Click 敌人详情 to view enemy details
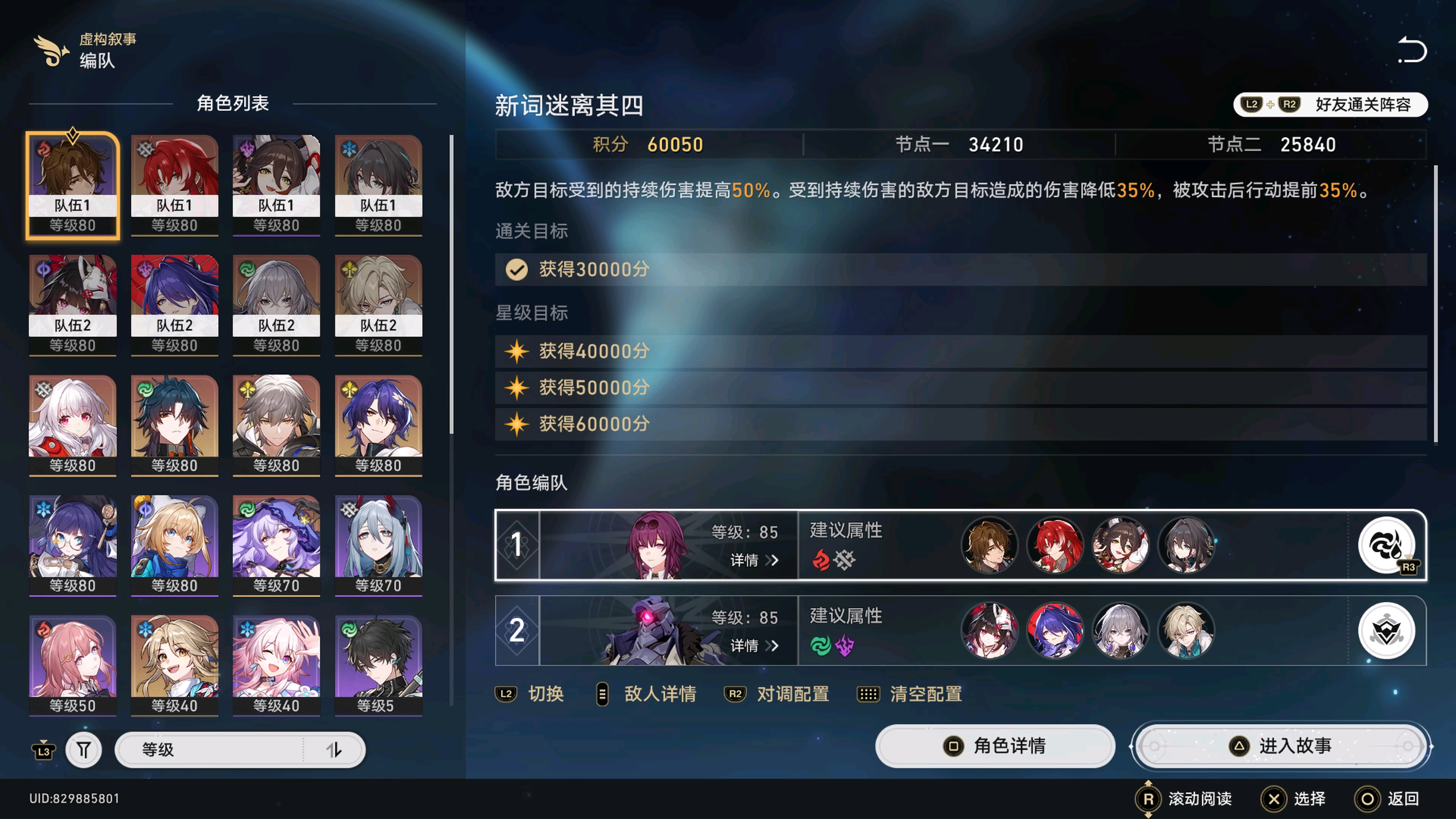The width and height of the screenshot is (1456, 819). coord(647,694)
